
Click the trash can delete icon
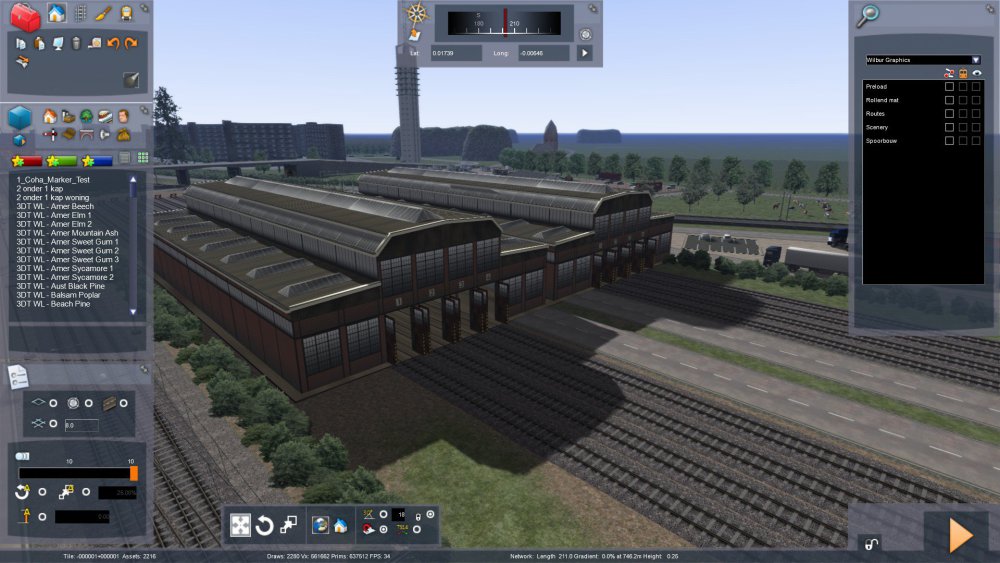tap(76, 43)
